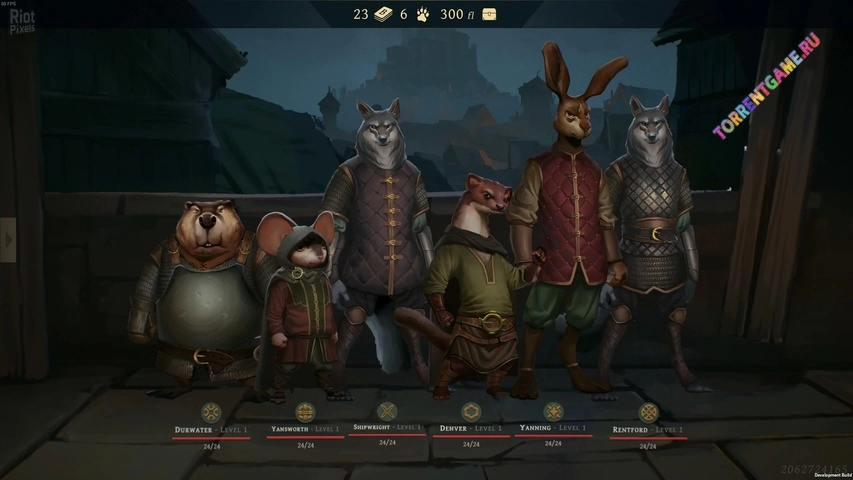
Task: Click the paw print resource icon
Action: 423,14
